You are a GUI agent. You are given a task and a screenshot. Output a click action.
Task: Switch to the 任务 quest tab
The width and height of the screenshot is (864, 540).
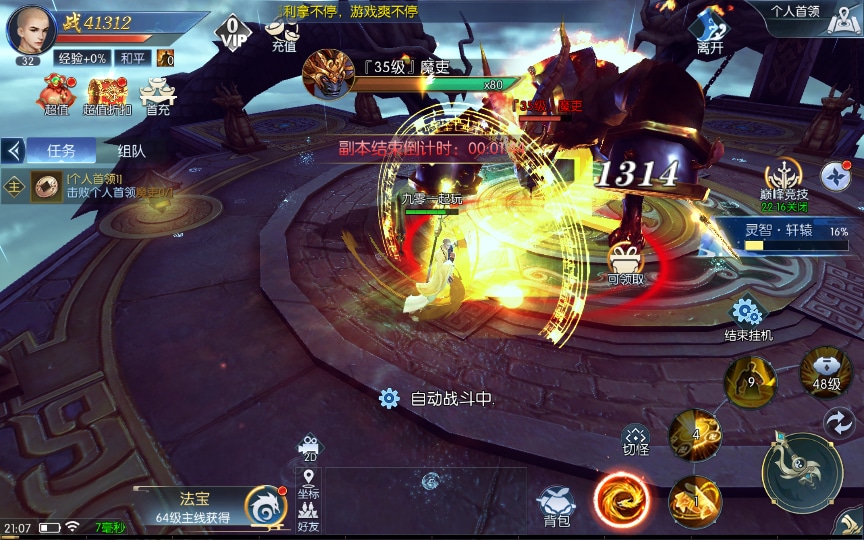pyautogui.click(x=61, y=151)
